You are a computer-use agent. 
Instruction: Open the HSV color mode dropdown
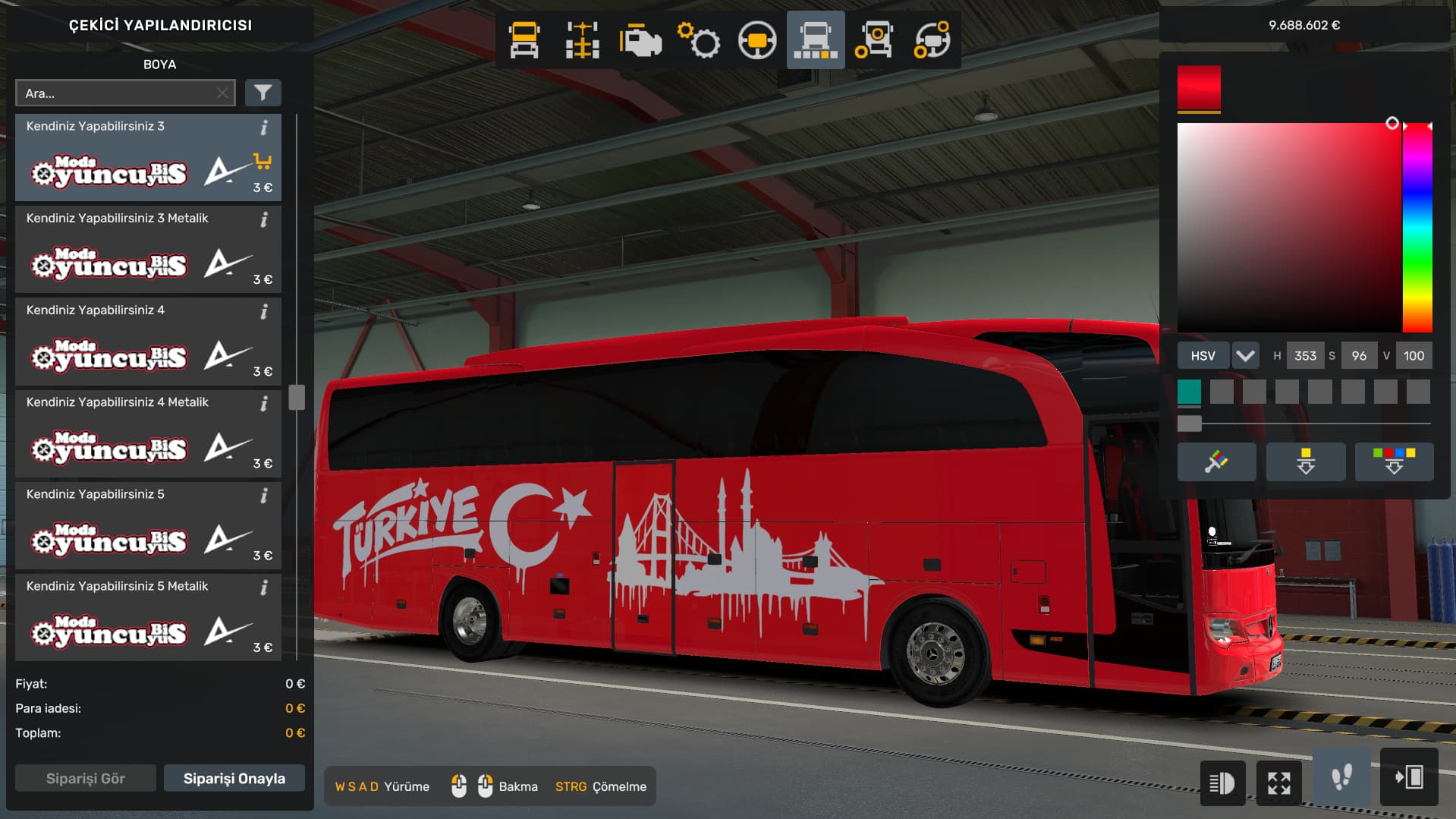click(1245, 355)
